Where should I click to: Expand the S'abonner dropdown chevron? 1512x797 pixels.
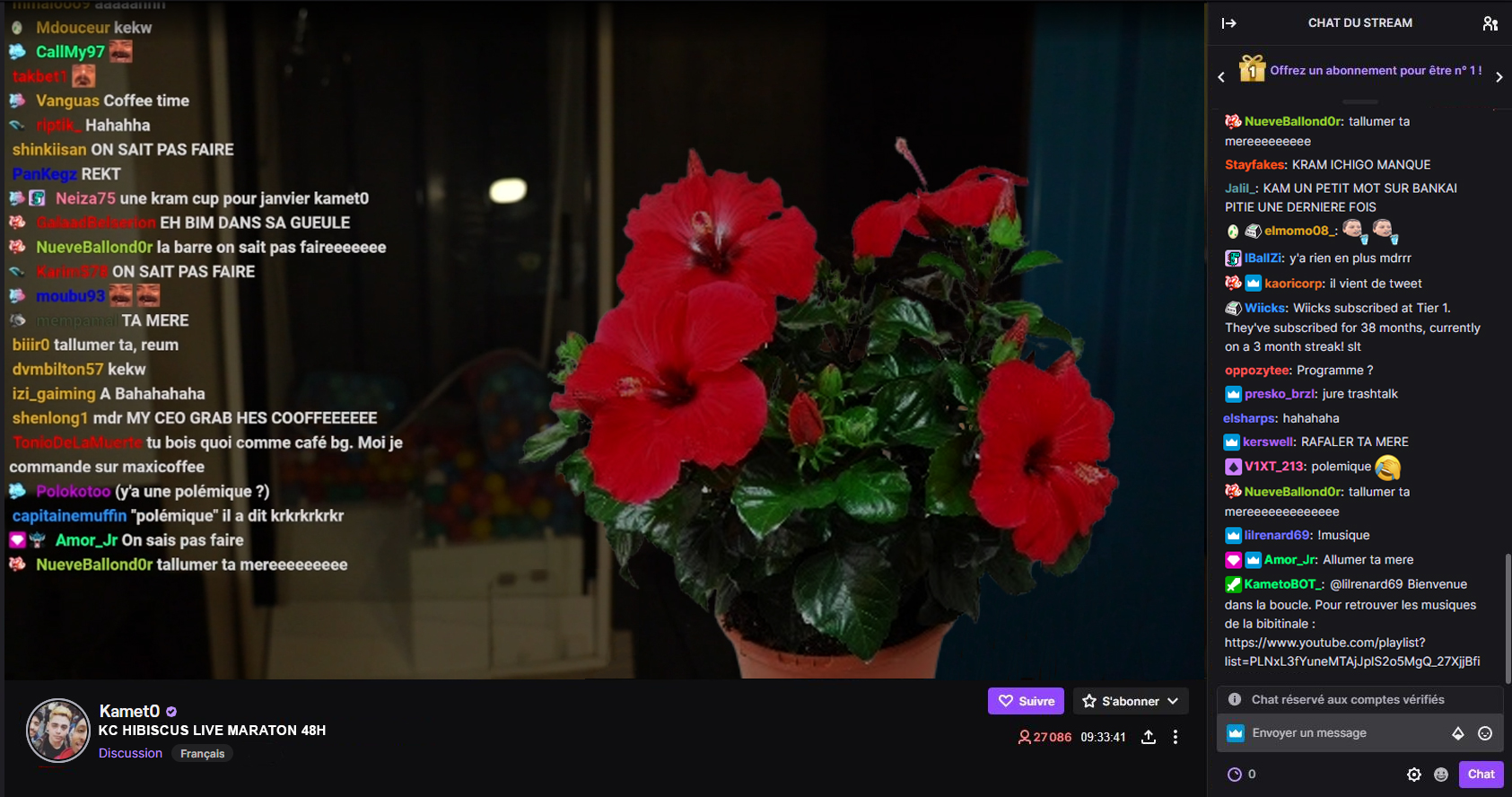pyautogui.click(x=1174, y=701)
